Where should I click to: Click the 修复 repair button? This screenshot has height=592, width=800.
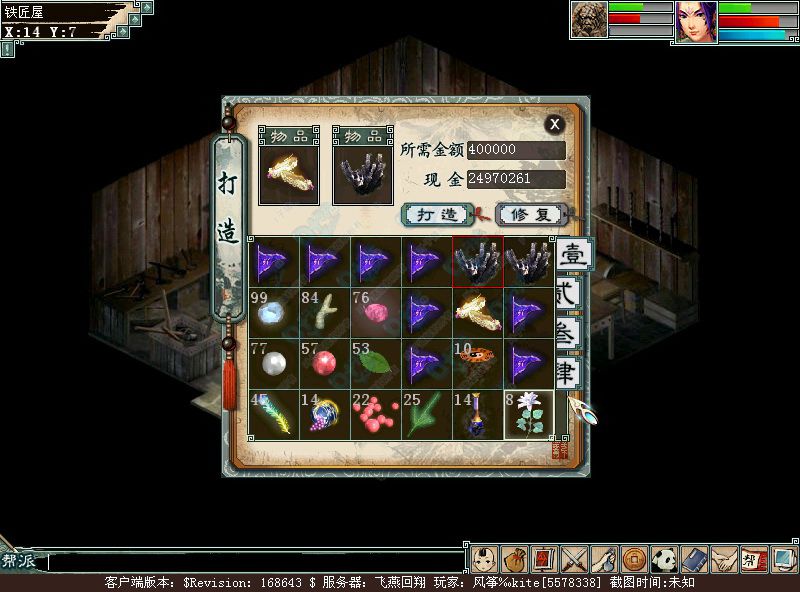(530, 214)
